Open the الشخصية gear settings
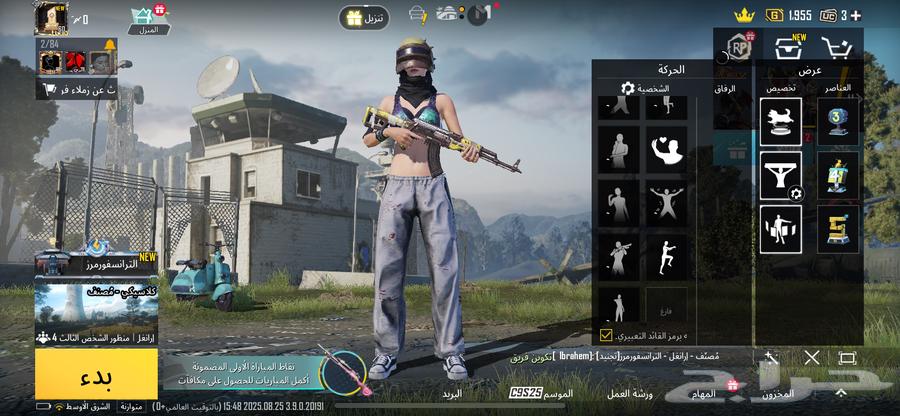The width and height of the screenshot is (900, 416). point(628,88)
